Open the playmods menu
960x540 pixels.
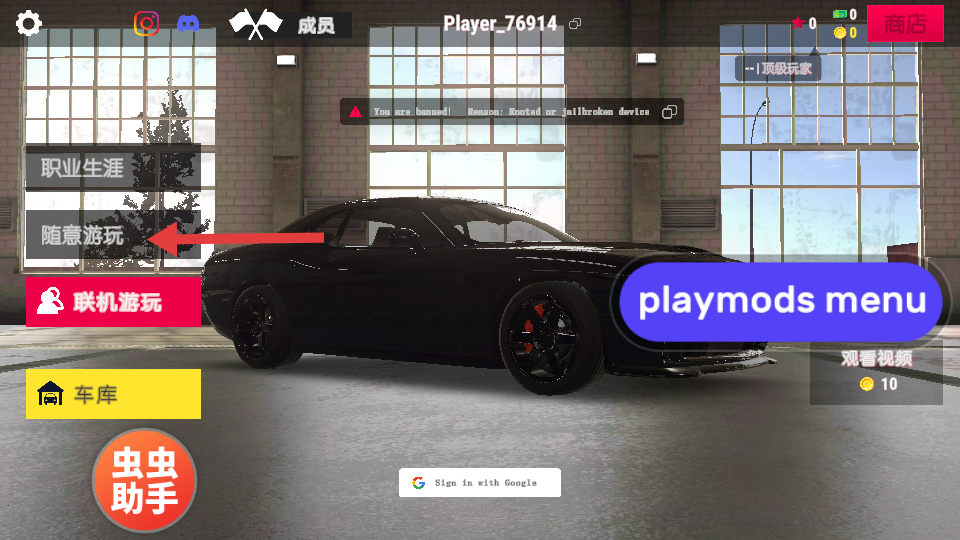[781, 301]
